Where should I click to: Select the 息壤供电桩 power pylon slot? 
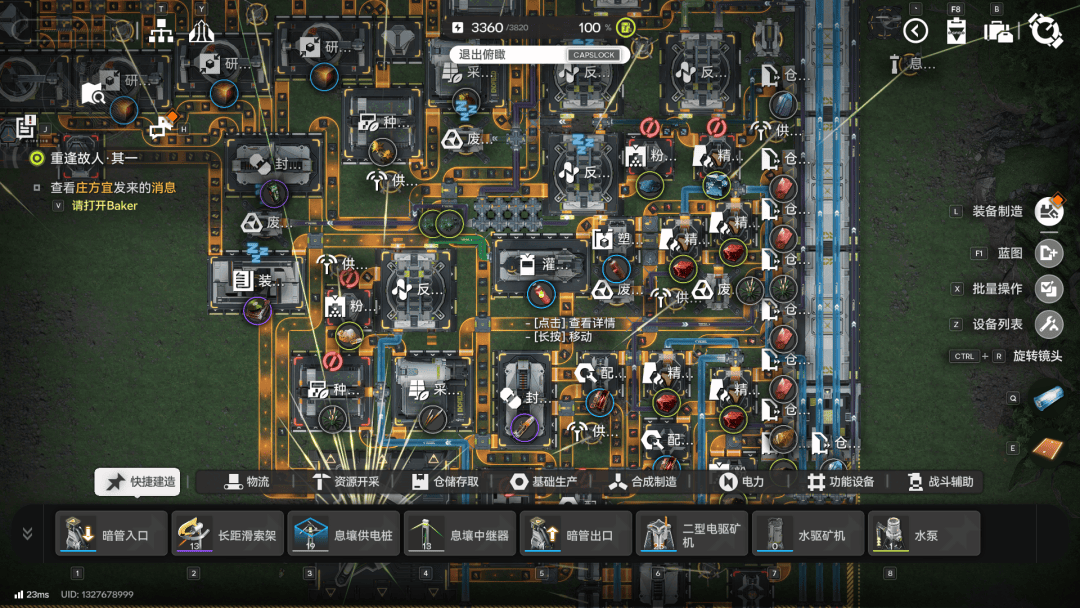click(343, 534)
